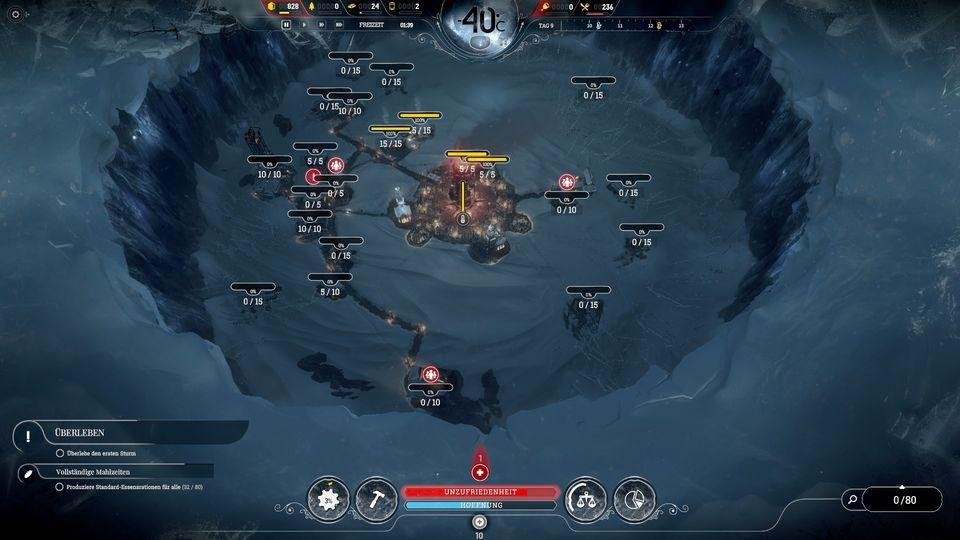Open the research gear showing 3%

(328, 498)
